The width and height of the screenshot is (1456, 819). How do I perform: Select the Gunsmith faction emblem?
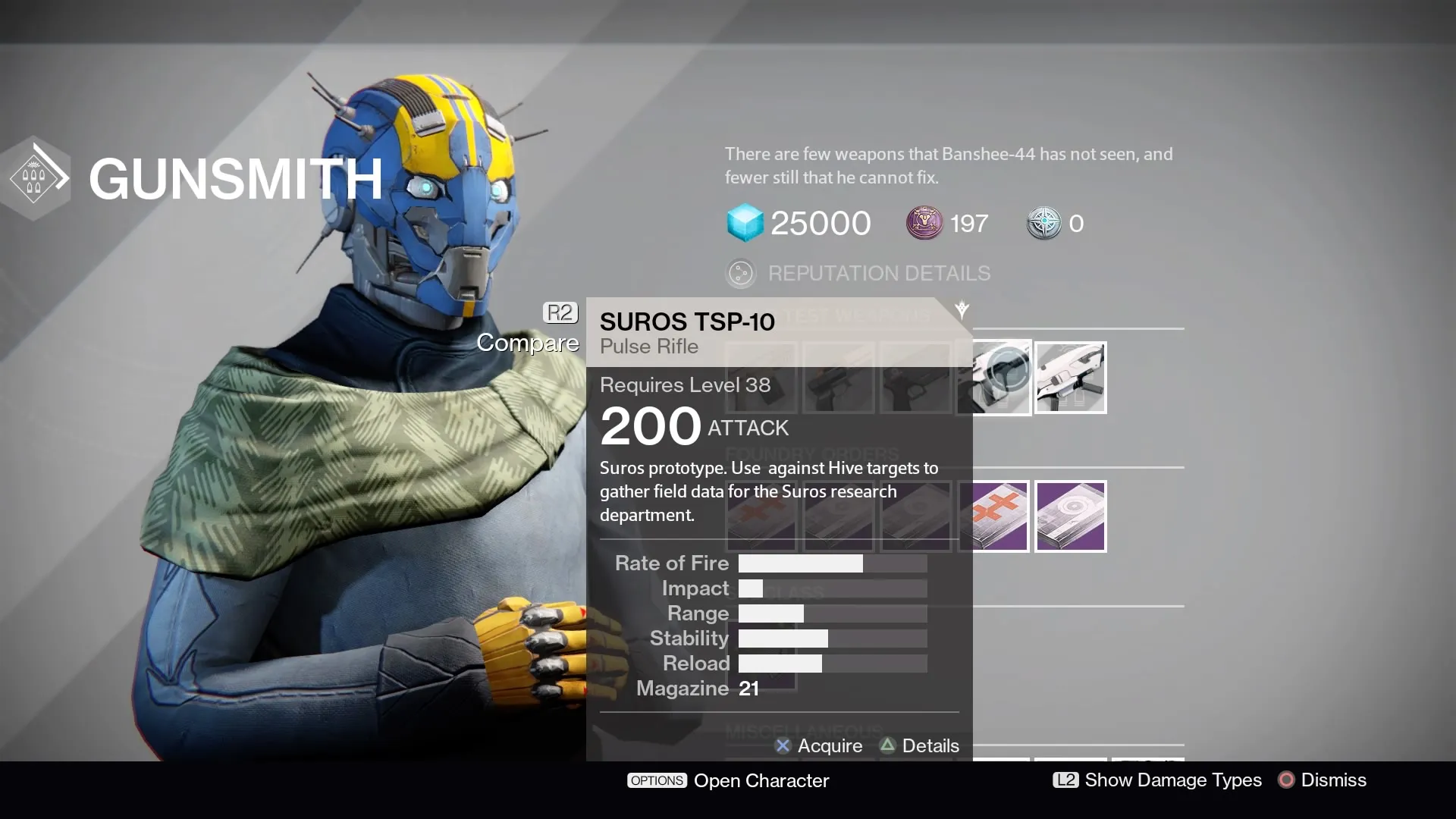36,177
